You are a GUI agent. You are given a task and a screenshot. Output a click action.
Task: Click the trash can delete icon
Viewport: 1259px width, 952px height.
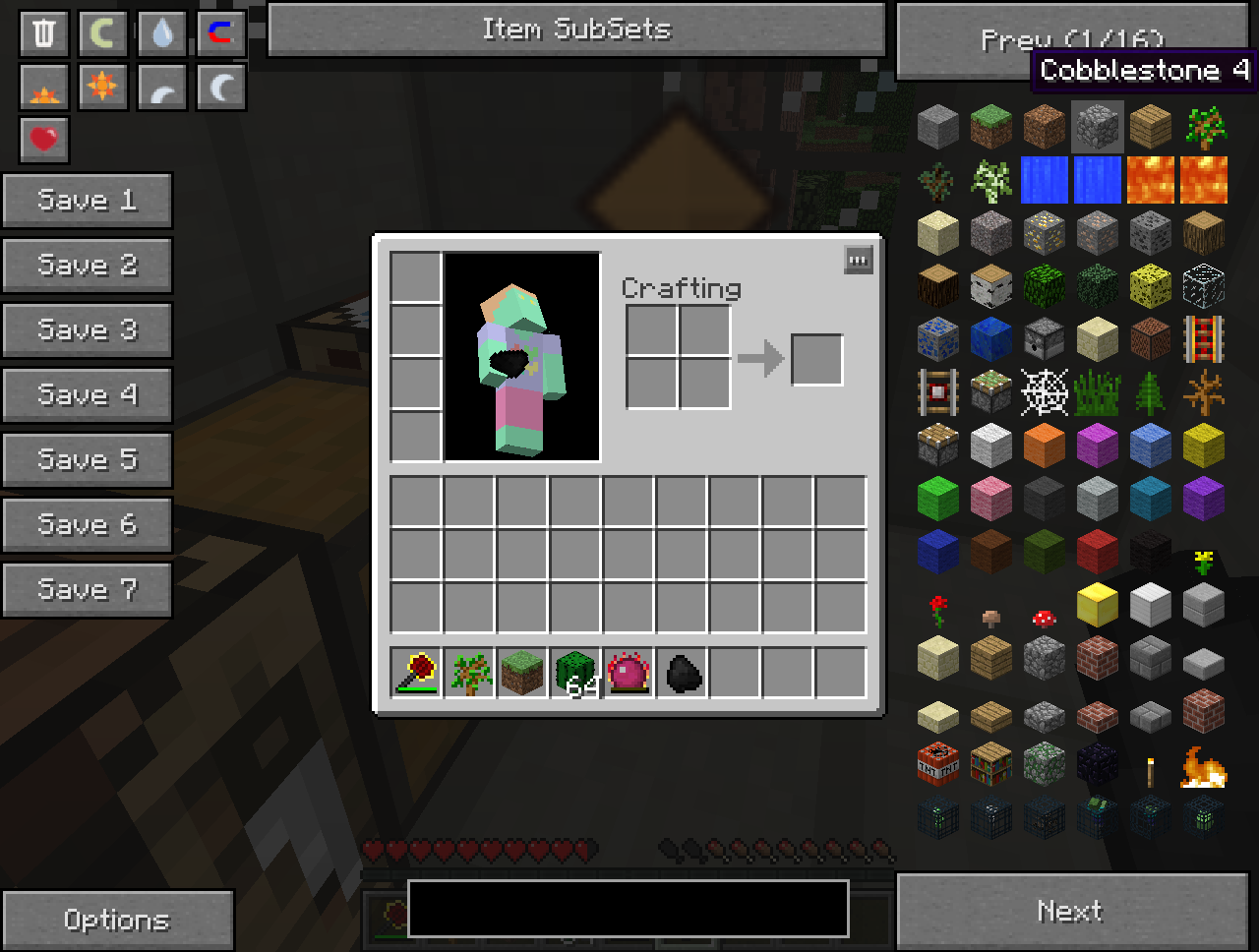point(44,33)
